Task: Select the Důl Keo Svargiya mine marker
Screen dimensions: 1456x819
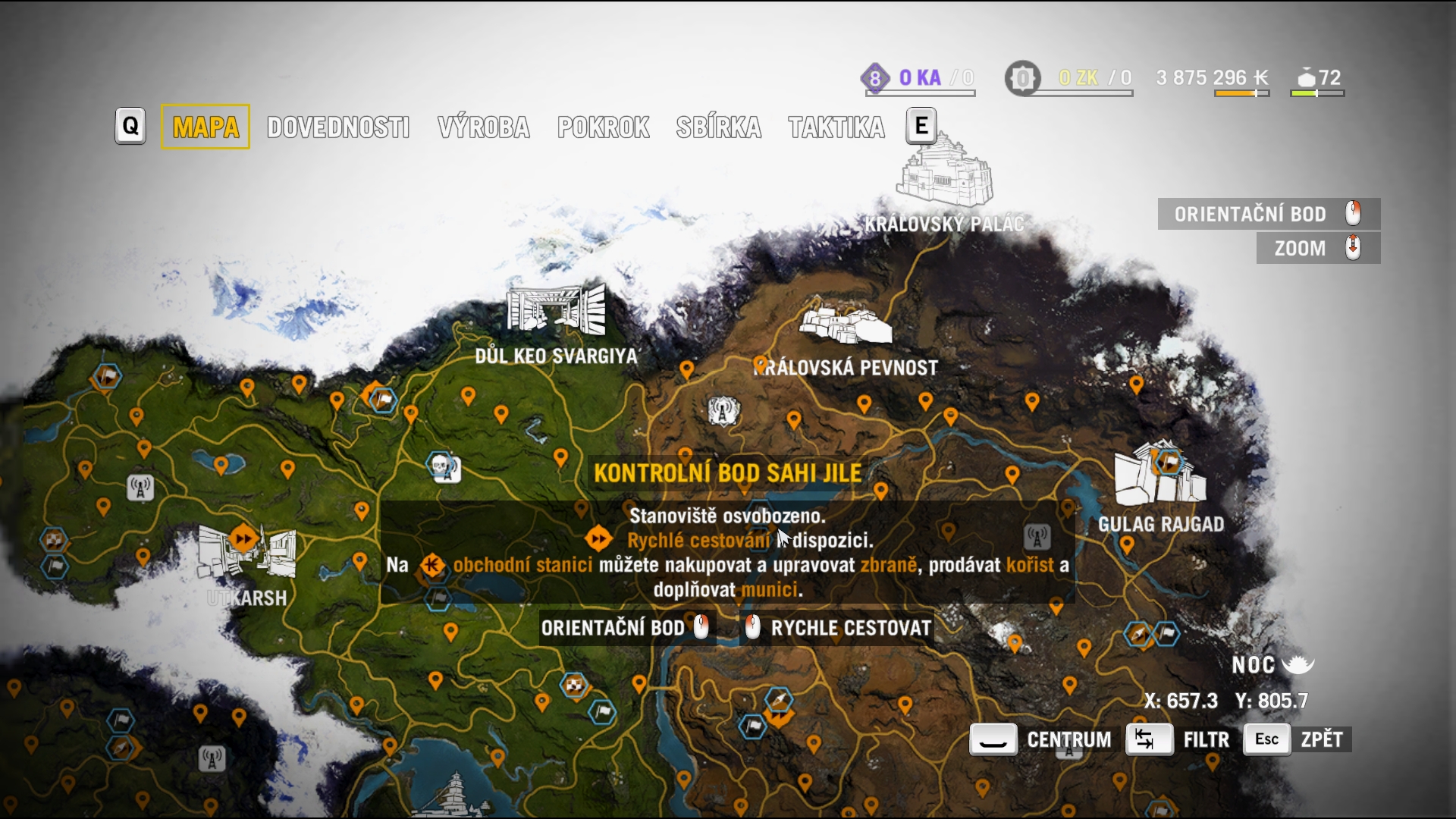Action: [557, 311]
